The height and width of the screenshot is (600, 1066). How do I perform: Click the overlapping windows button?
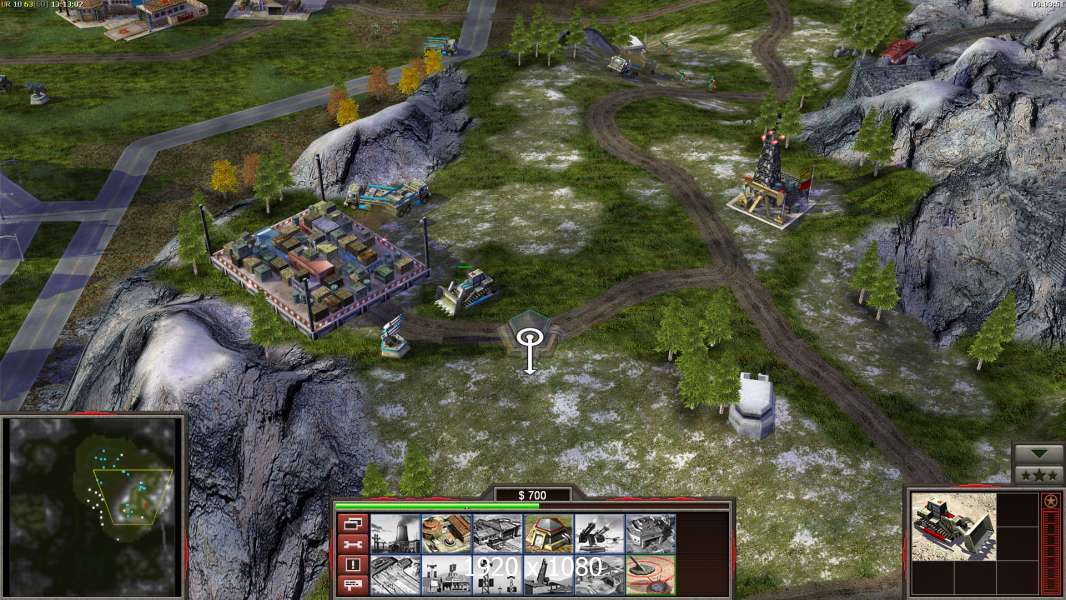tap(351, 523)
